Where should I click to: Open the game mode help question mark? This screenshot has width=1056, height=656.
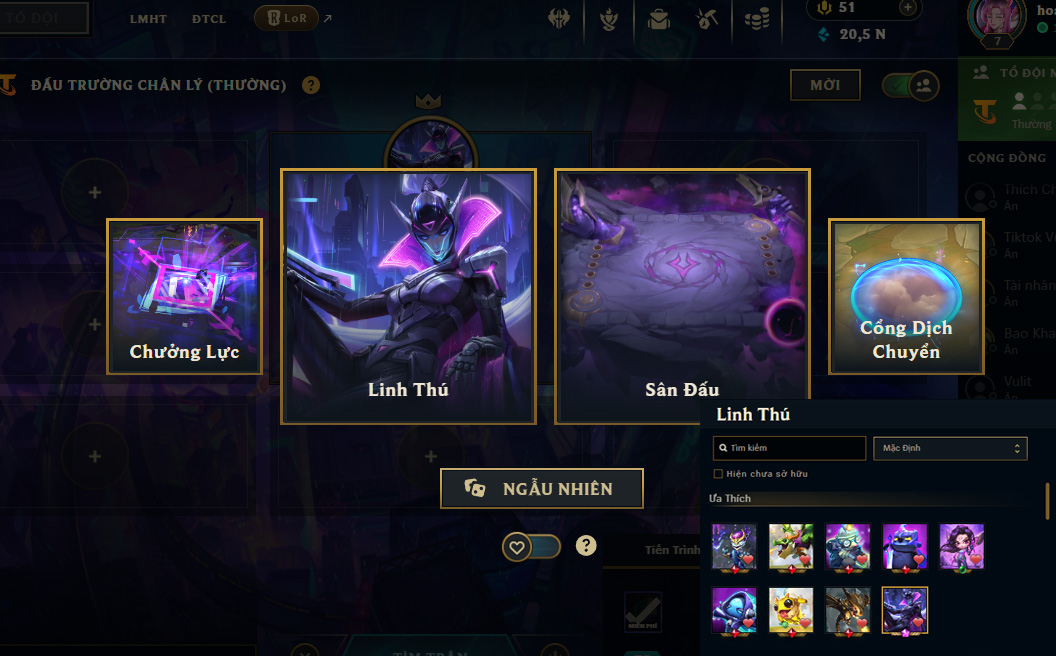[x=311, y=85]
